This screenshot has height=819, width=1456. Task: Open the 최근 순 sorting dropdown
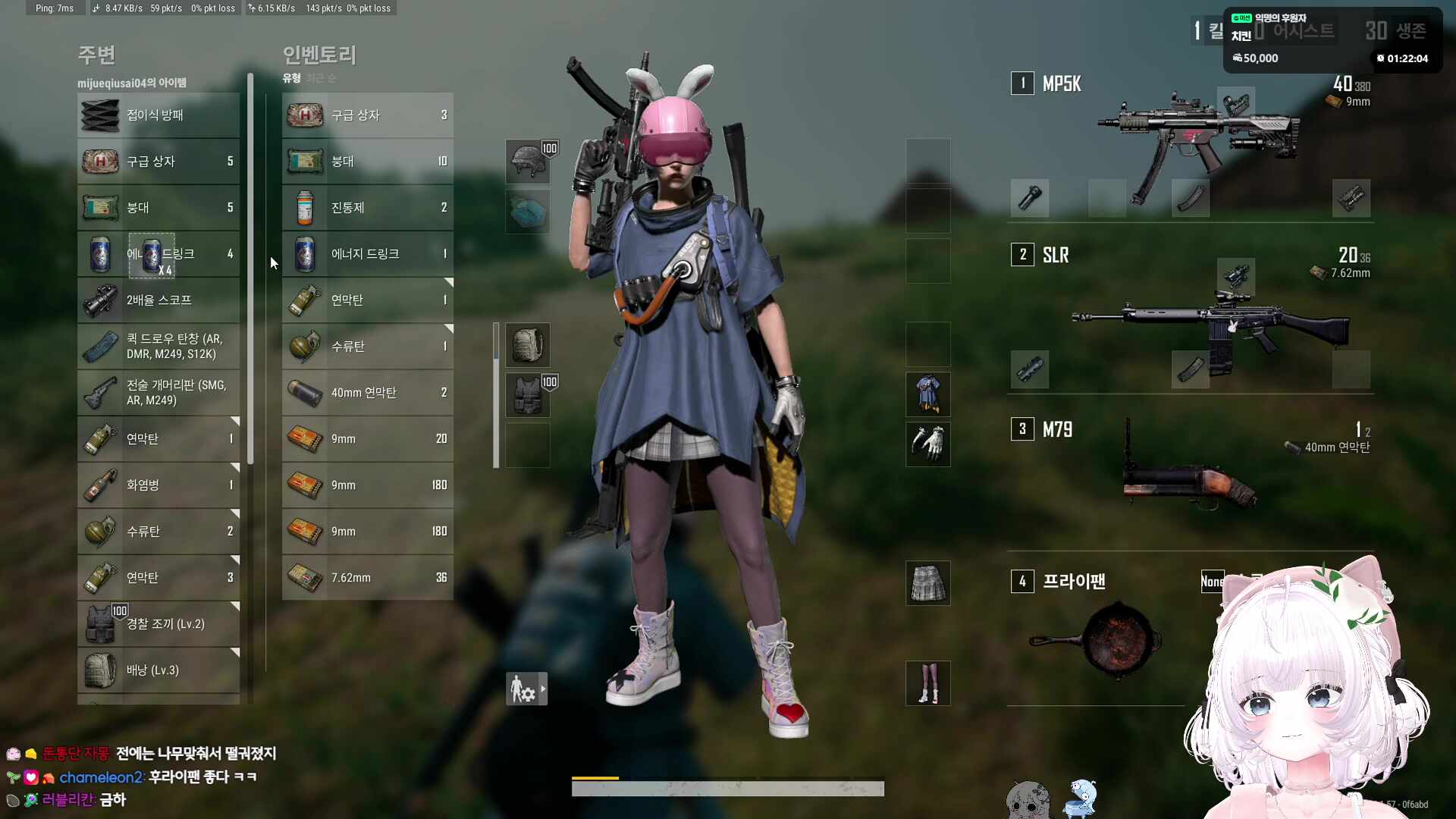(322, 77)
